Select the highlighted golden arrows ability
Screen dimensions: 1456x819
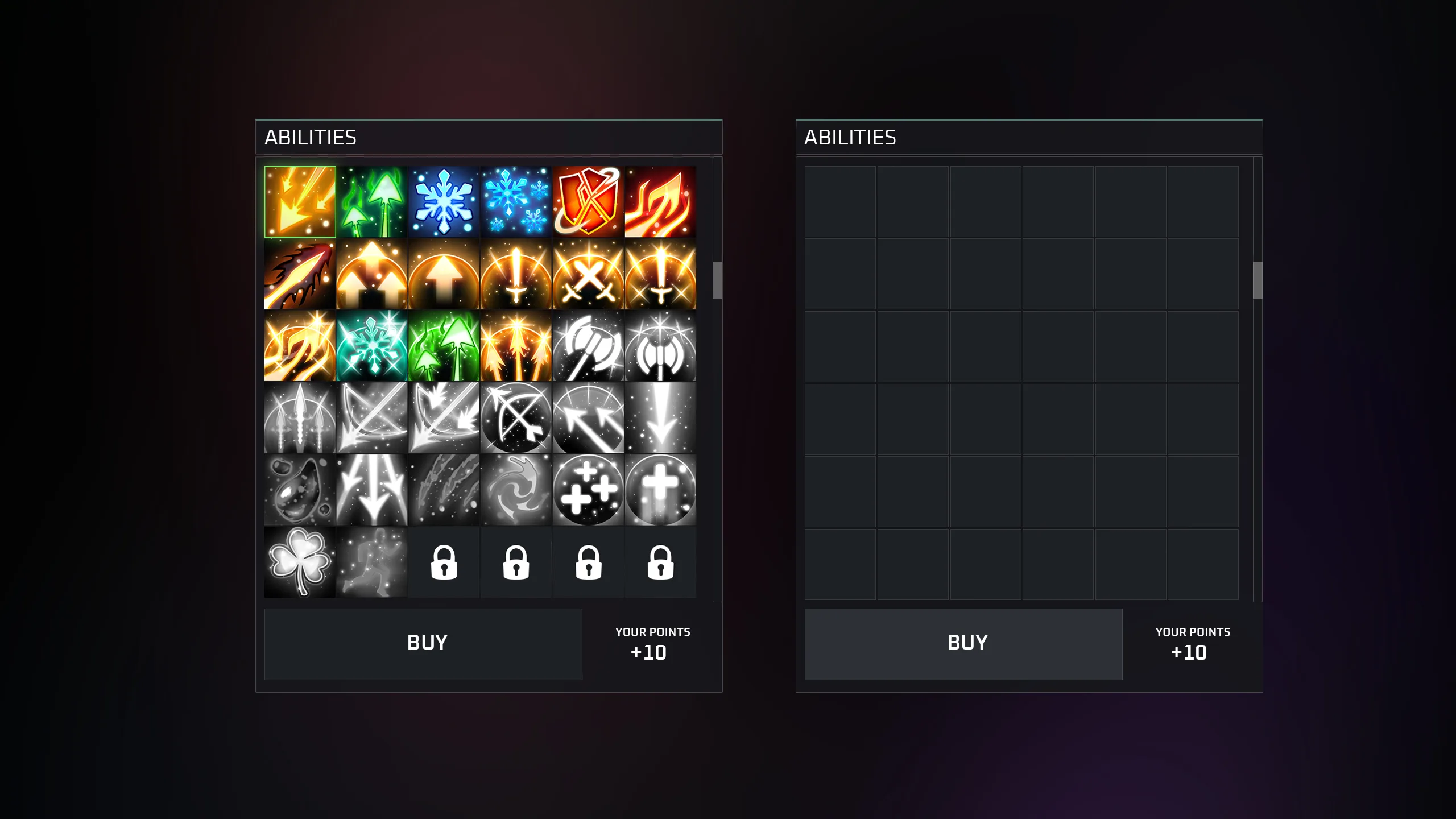(x=300, y=202)
